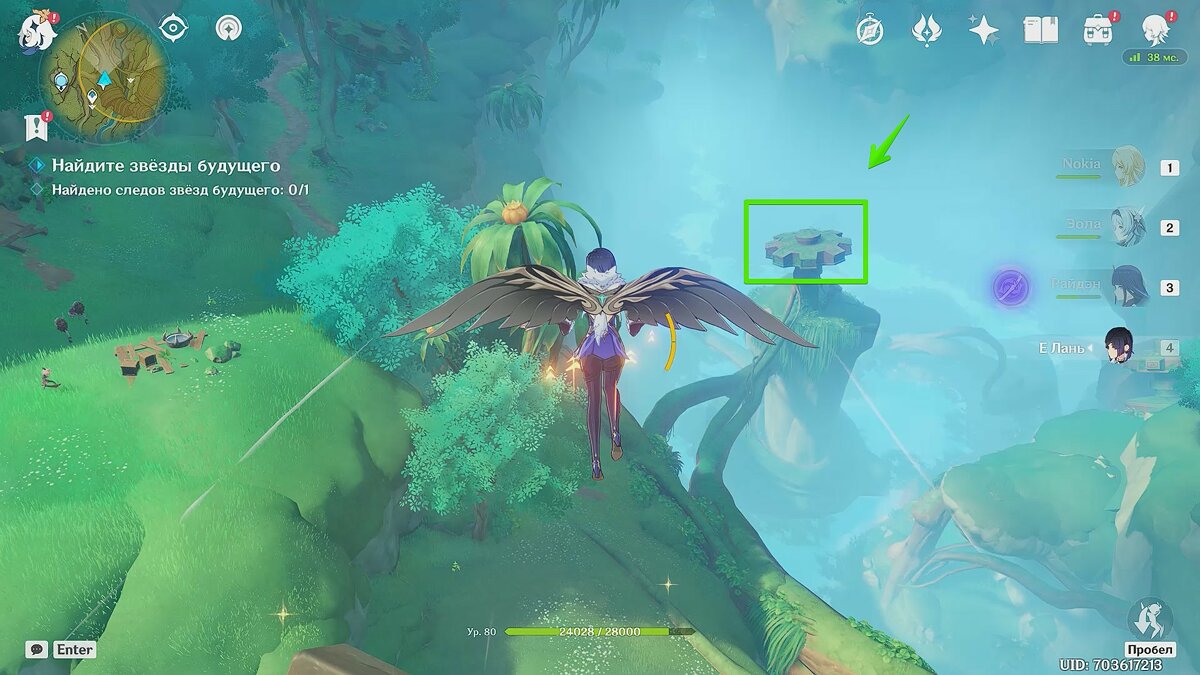
Task: Open the Adventurer Handbook book icon
Action: tap(1040, 31)
